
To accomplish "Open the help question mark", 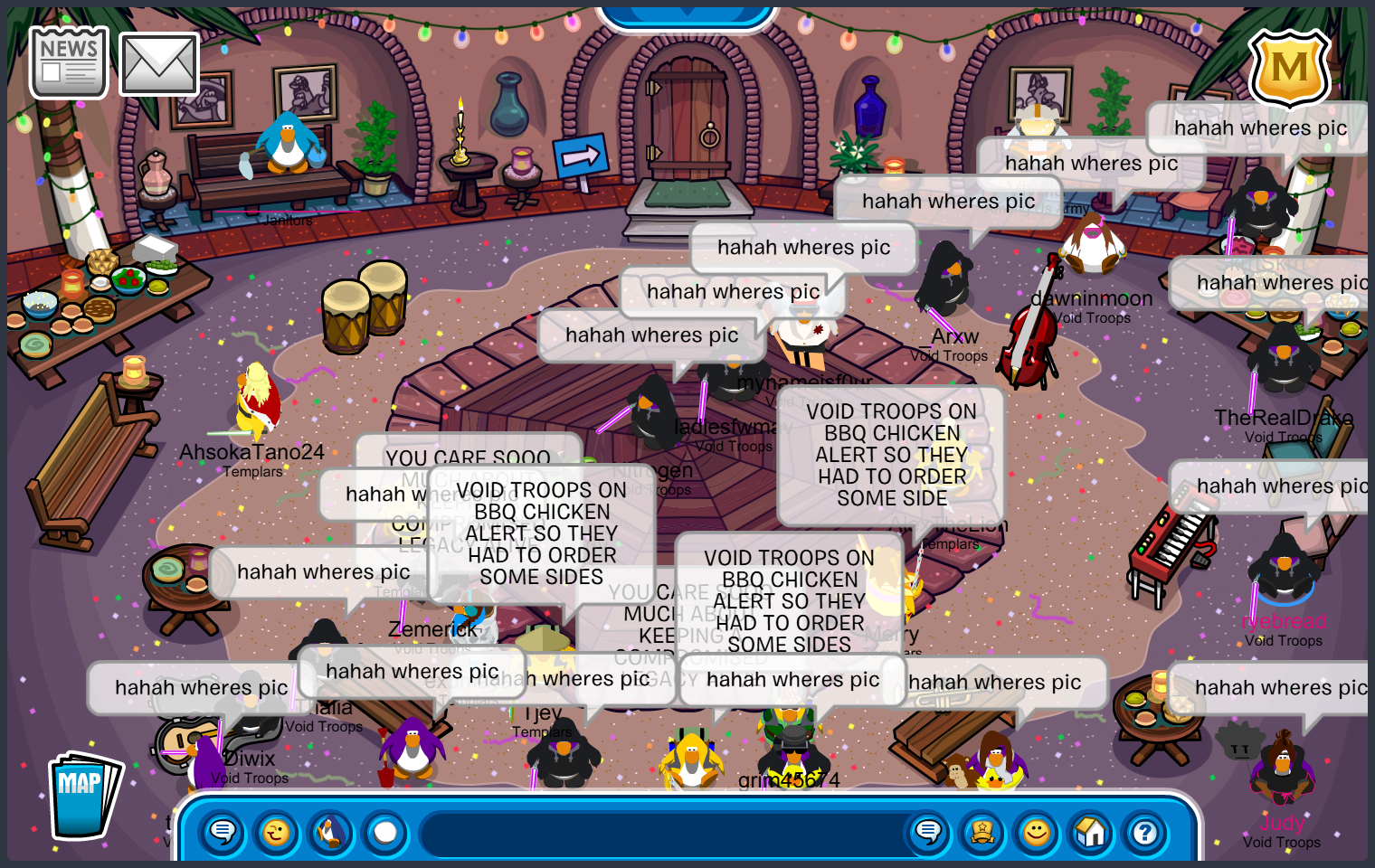I will click(x=1145, y=832).
